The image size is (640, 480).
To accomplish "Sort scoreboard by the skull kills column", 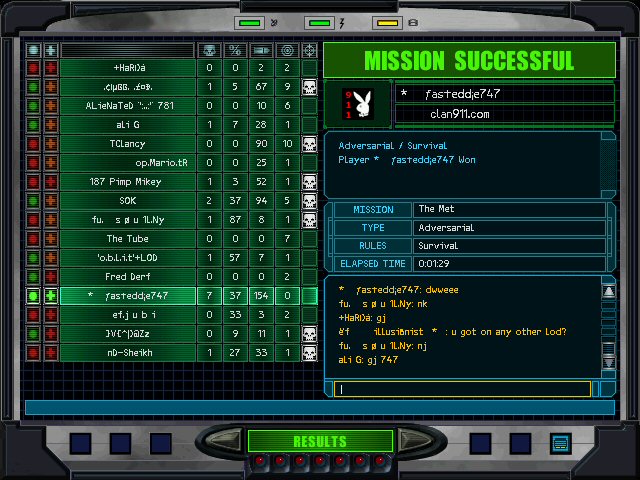I will (x=209, y=50).
